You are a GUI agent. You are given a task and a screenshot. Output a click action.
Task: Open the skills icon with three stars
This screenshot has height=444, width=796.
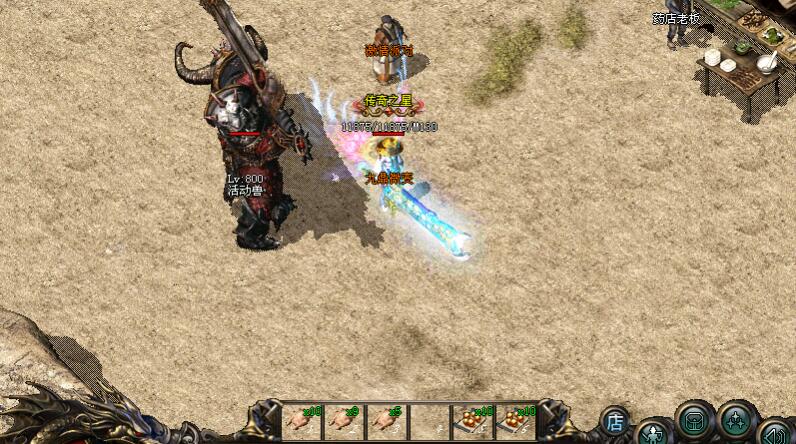736,420
